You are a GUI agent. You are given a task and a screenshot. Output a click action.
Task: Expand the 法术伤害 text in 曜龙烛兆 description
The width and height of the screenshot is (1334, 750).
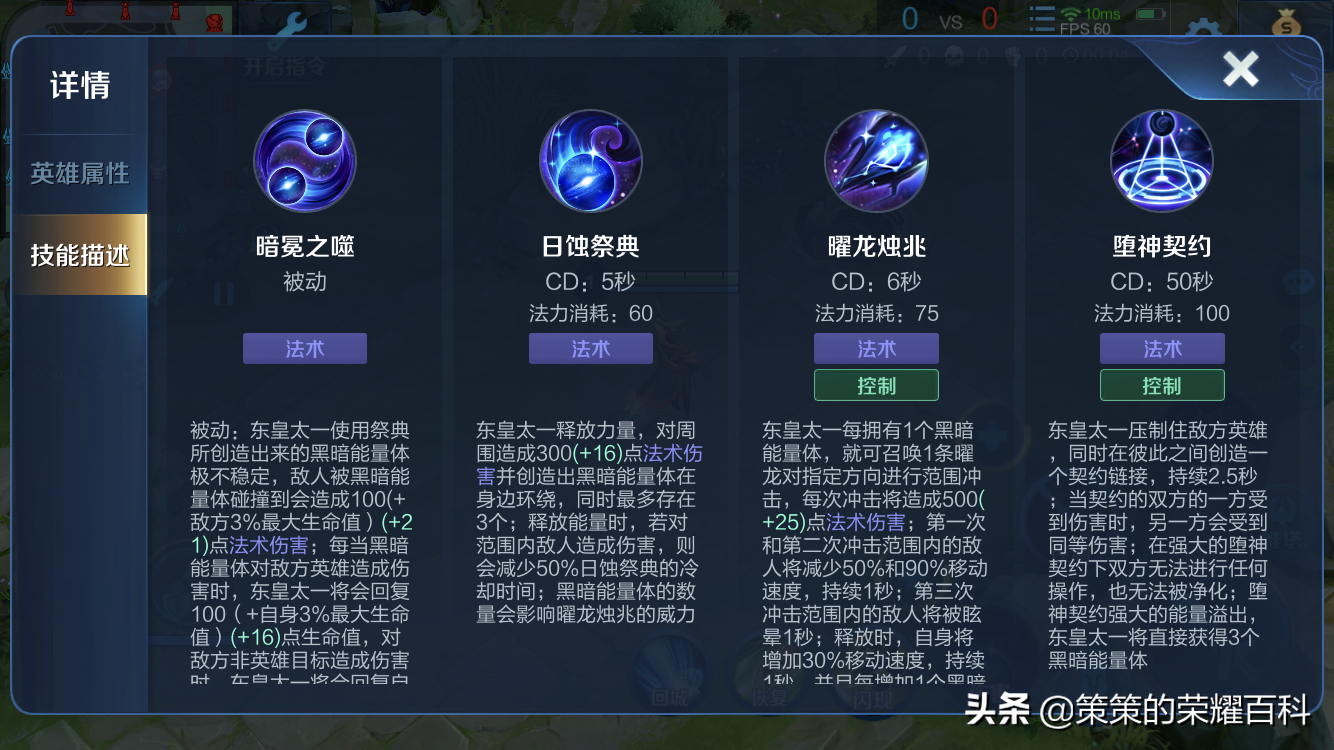click(x=868, y=522)
